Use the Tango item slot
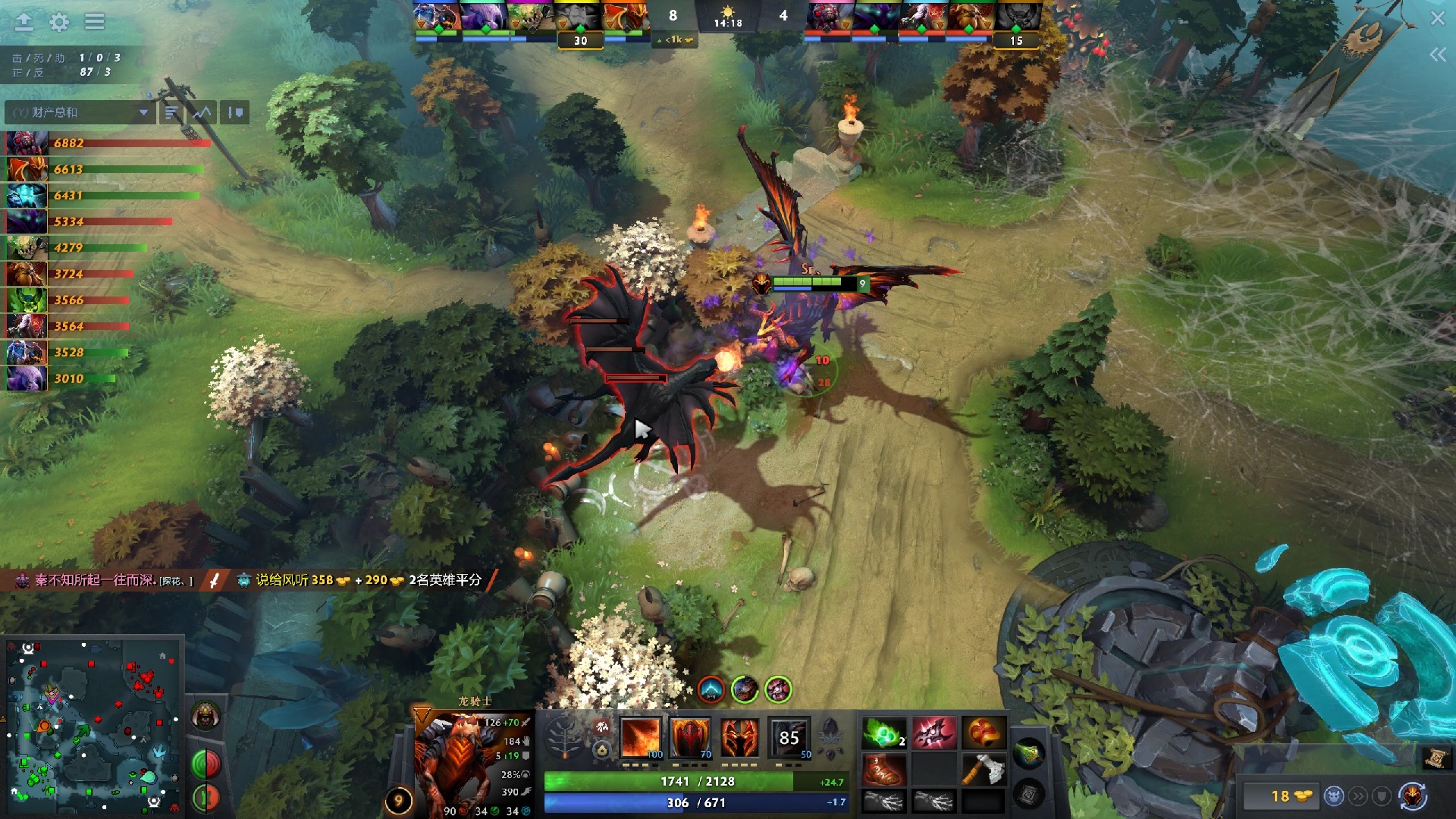This screenshot has width=1456, height=819. tap(883, 733)
